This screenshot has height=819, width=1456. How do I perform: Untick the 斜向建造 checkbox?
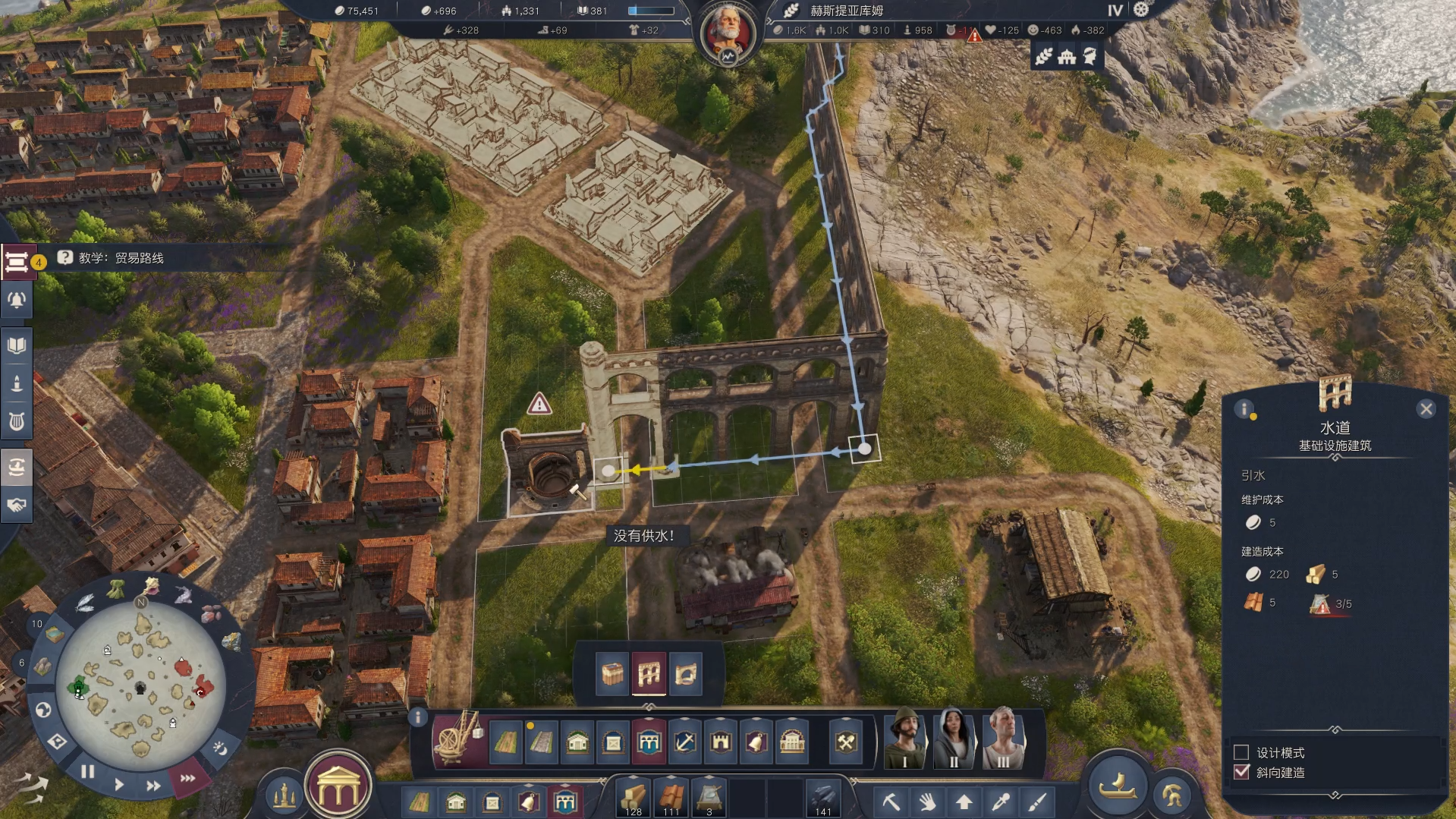click(1241, 772)
